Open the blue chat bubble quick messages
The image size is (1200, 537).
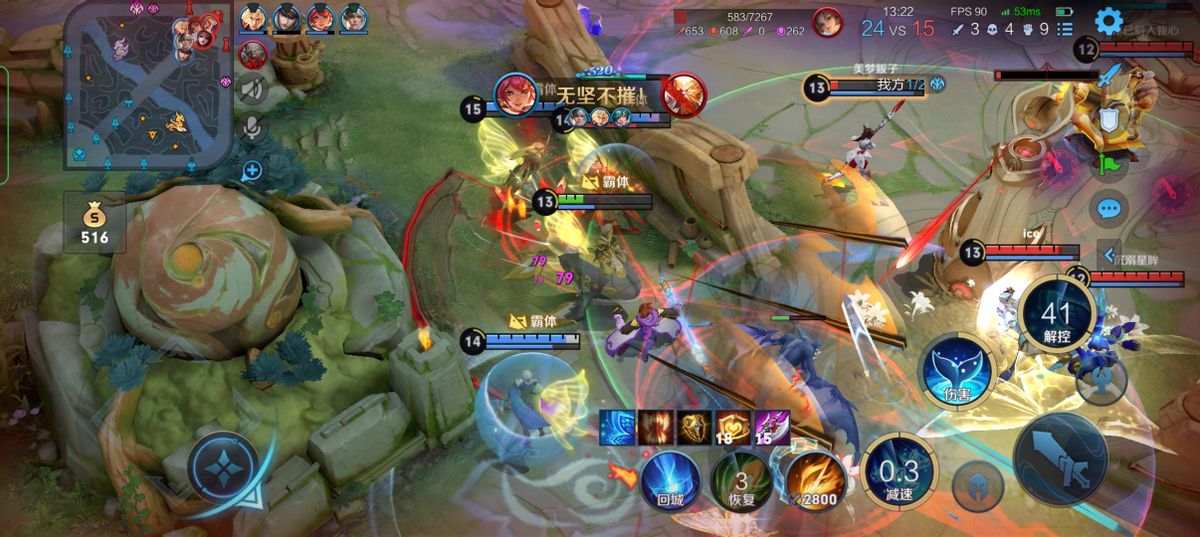[1109, 209]
